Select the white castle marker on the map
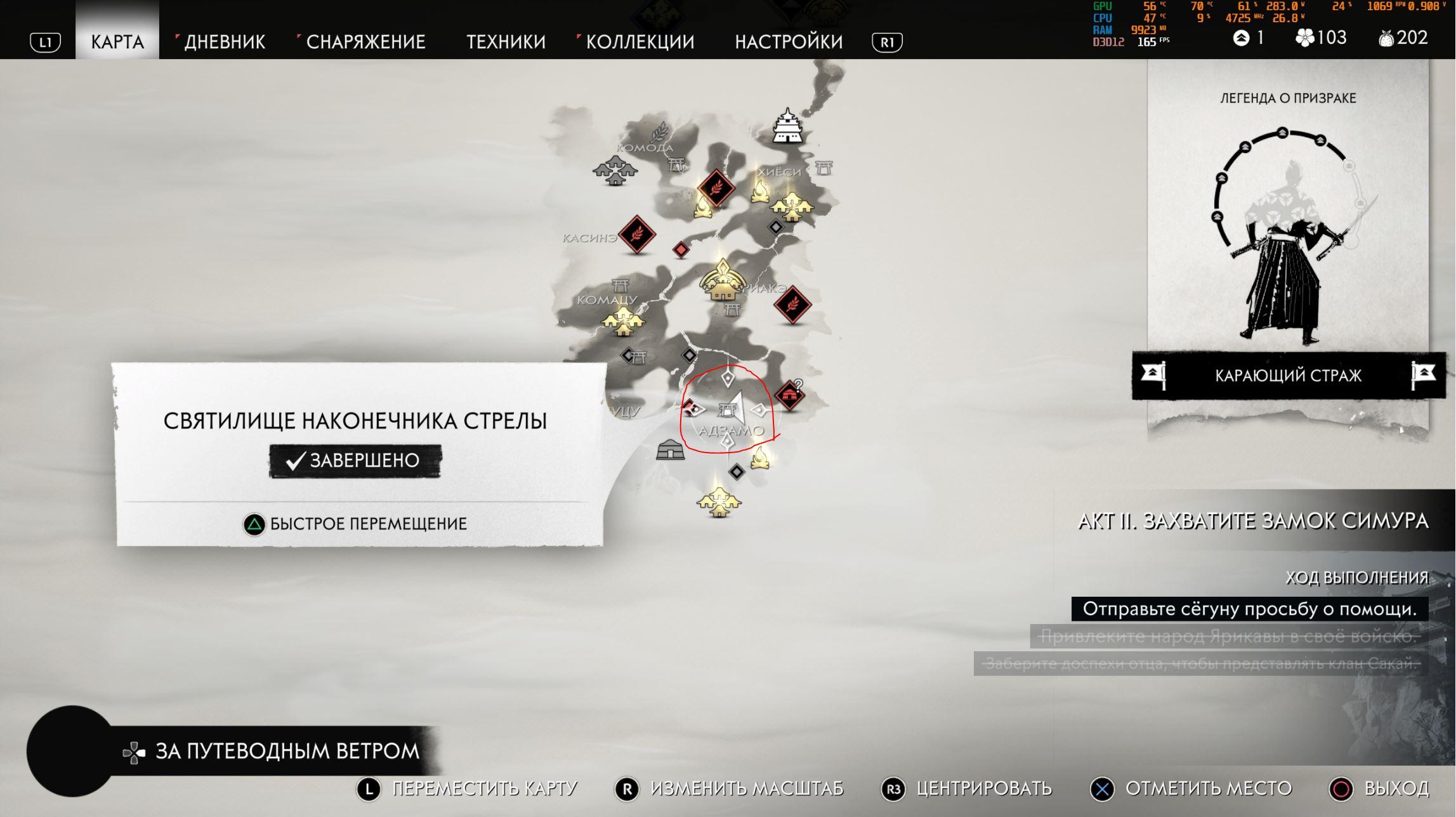The height and width of the screenshot is (817, 1456). click(787, 126)
